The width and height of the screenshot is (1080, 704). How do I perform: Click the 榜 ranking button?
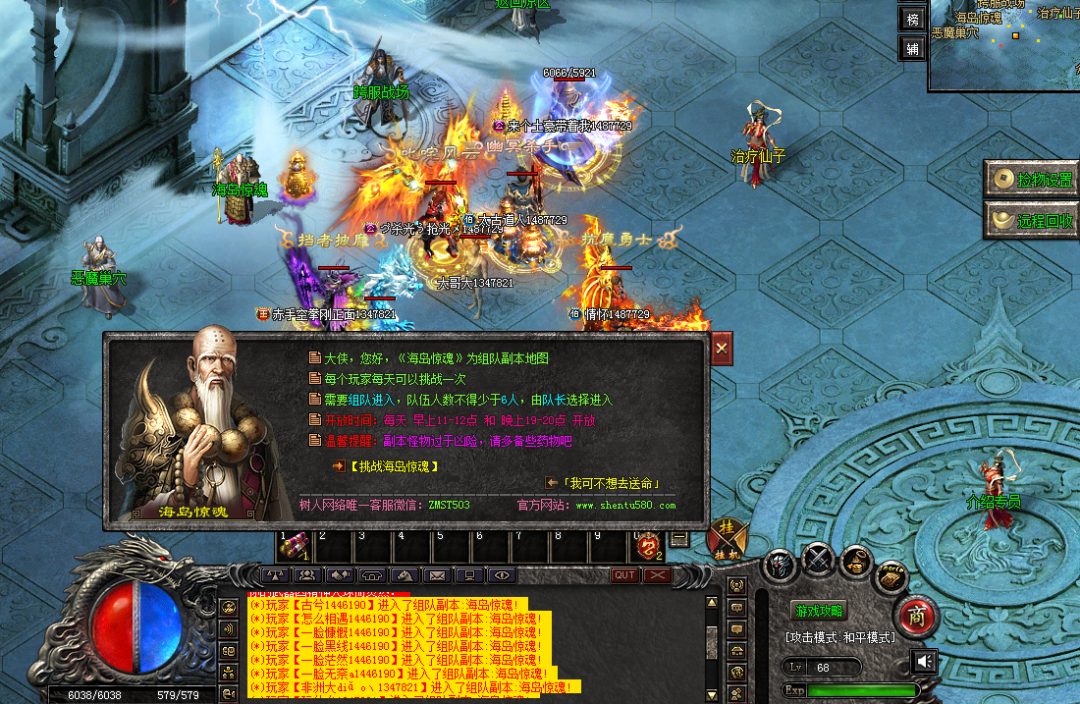[912, 19]
